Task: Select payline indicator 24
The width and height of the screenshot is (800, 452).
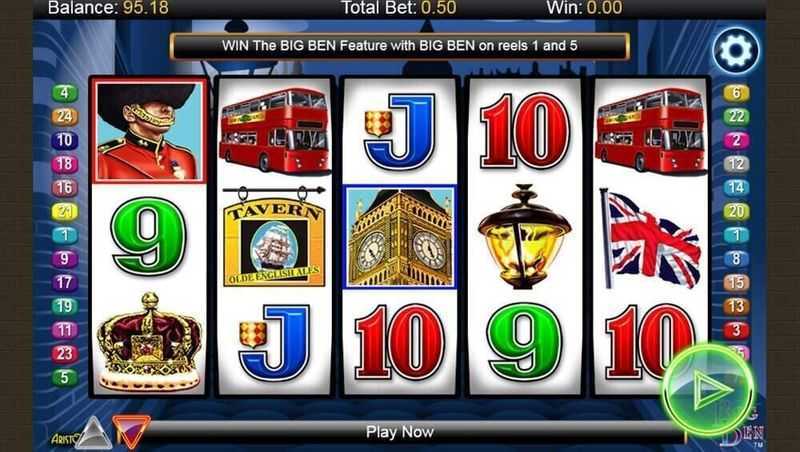Action: [65, 117]
